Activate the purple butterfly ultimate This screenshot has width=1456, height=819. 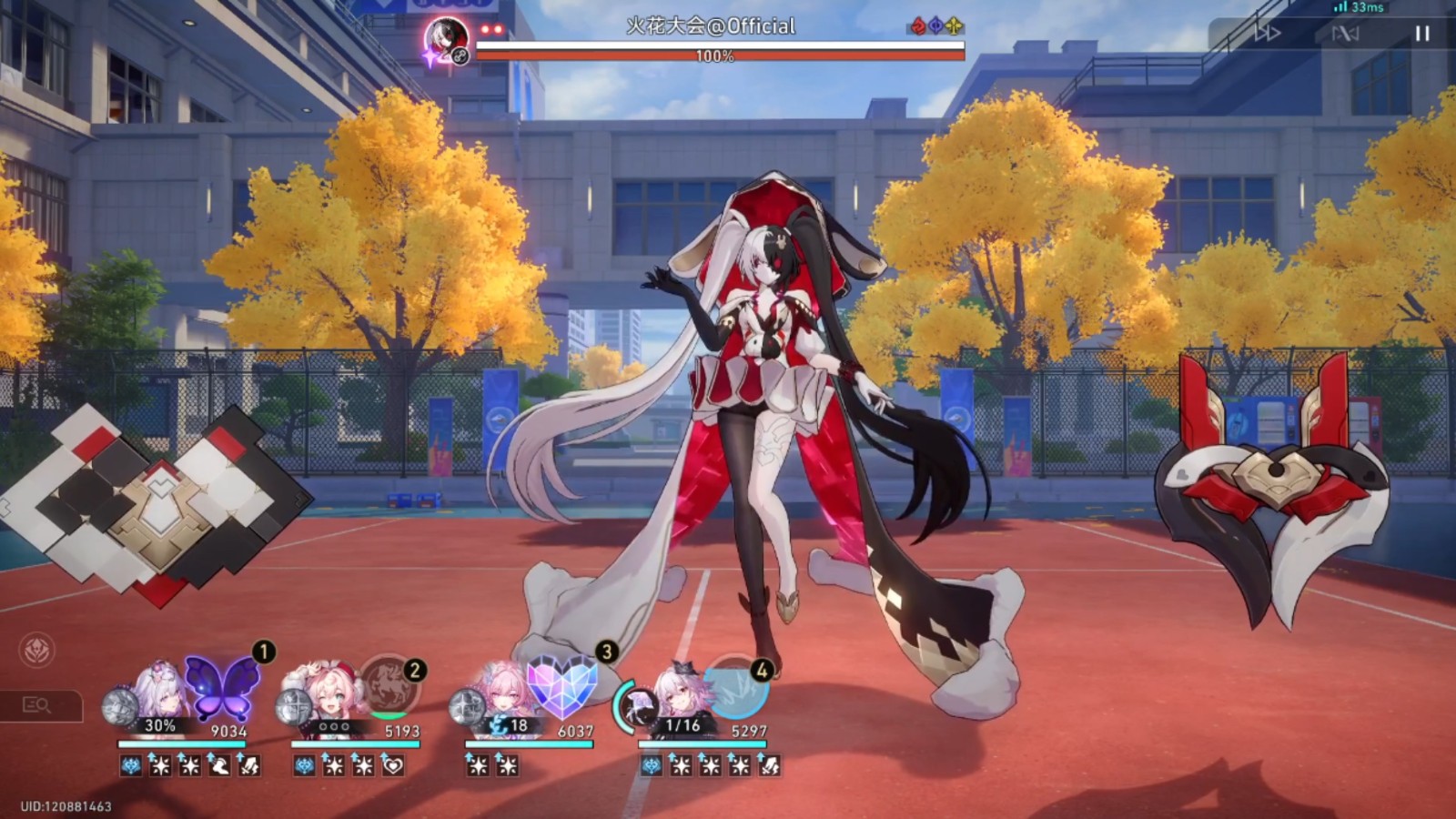(221, 687)
